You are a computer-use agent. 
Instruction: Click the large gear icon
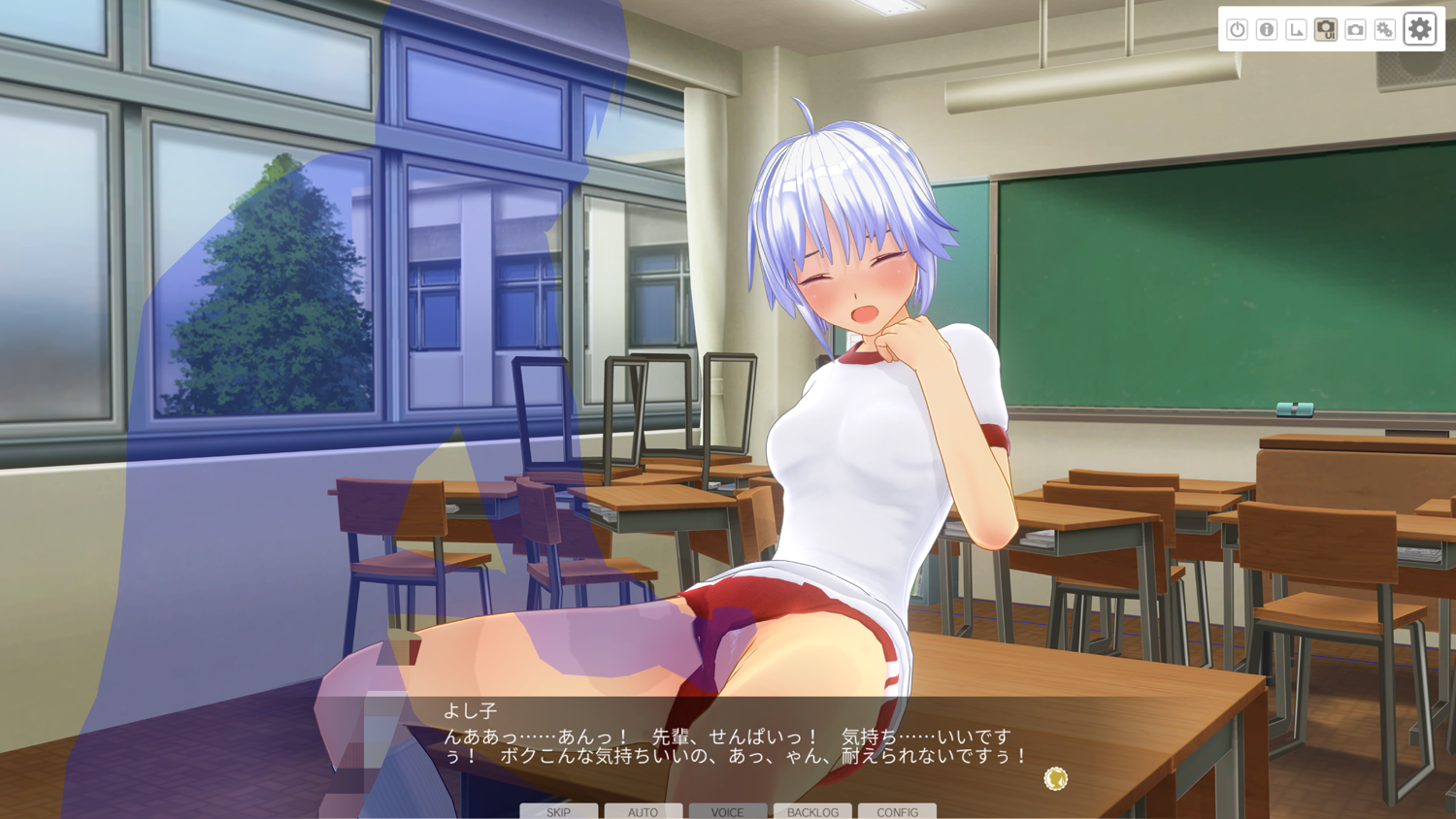1420,29
